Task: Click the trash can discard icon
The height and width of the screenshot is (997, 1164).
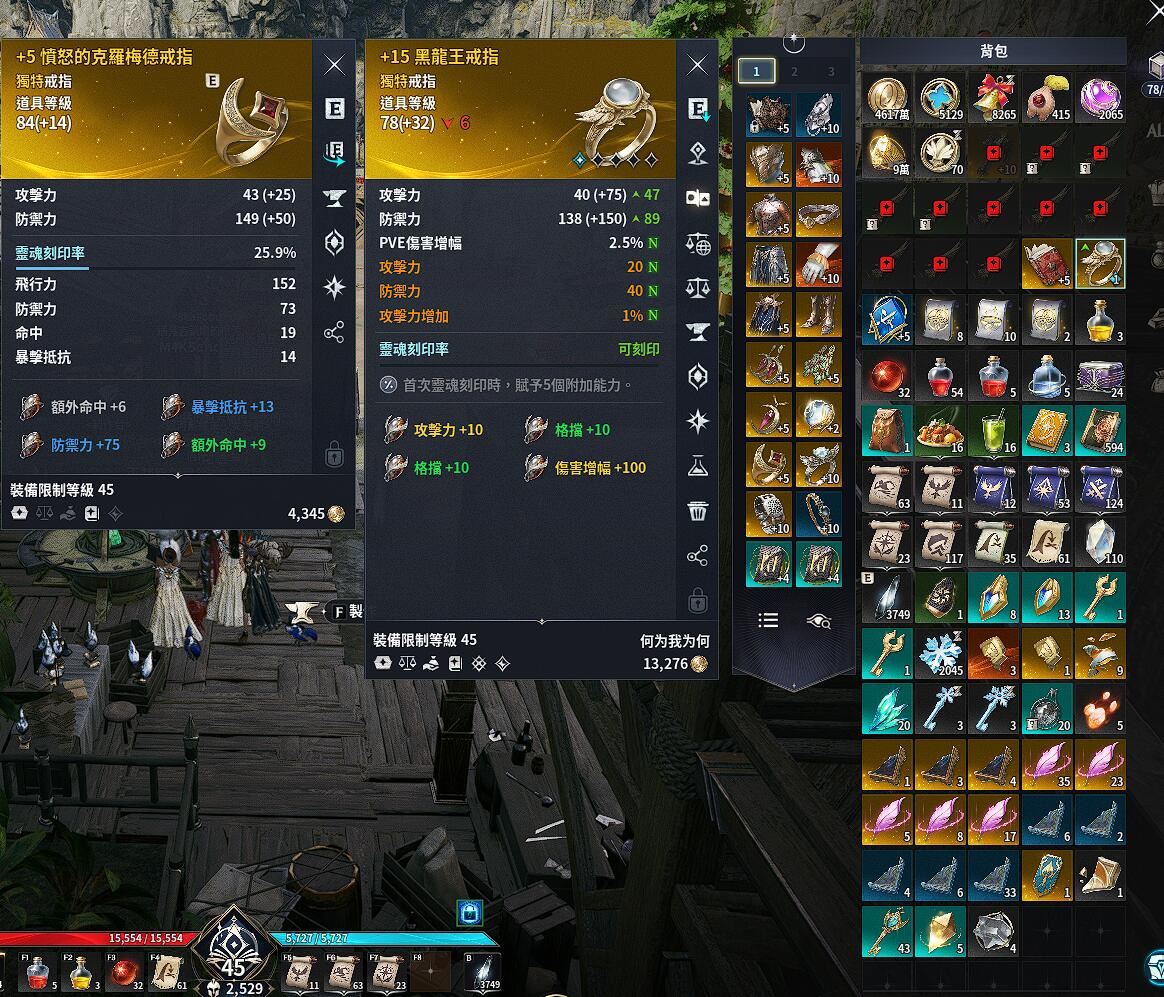Action: click(x=698, y=511)
